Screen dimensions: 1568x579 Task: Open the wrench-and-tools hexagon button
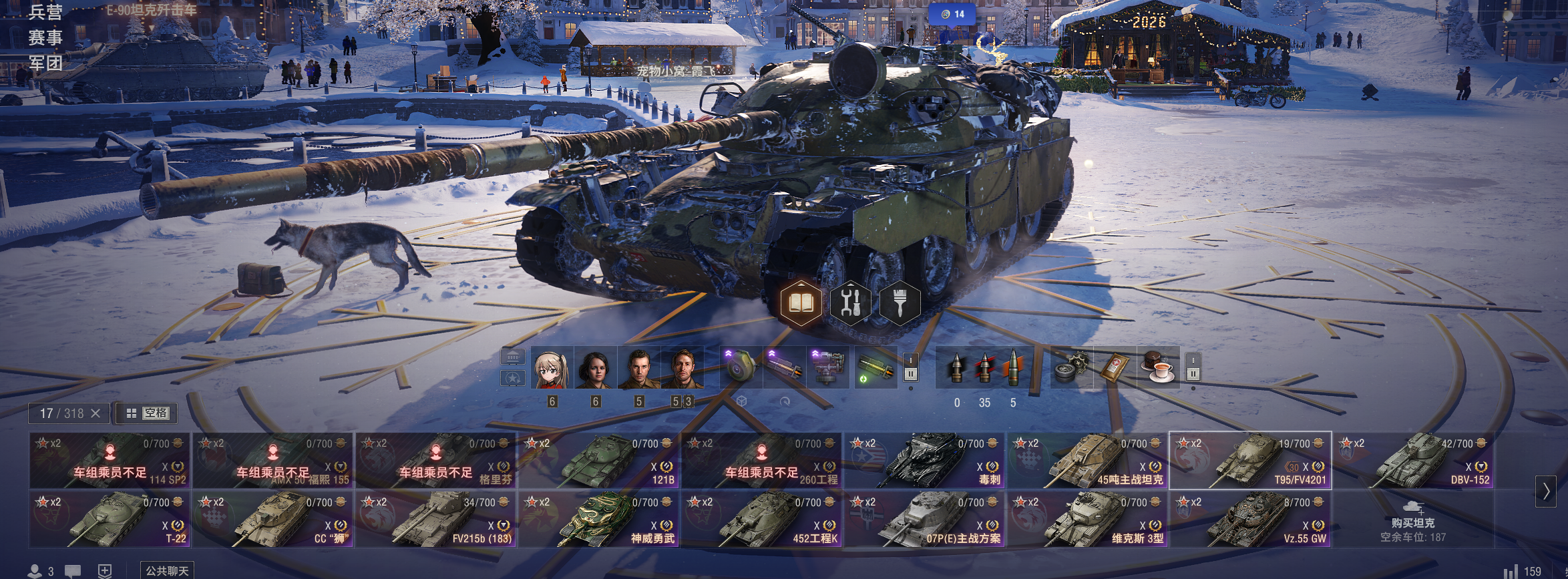pos(850,303)
